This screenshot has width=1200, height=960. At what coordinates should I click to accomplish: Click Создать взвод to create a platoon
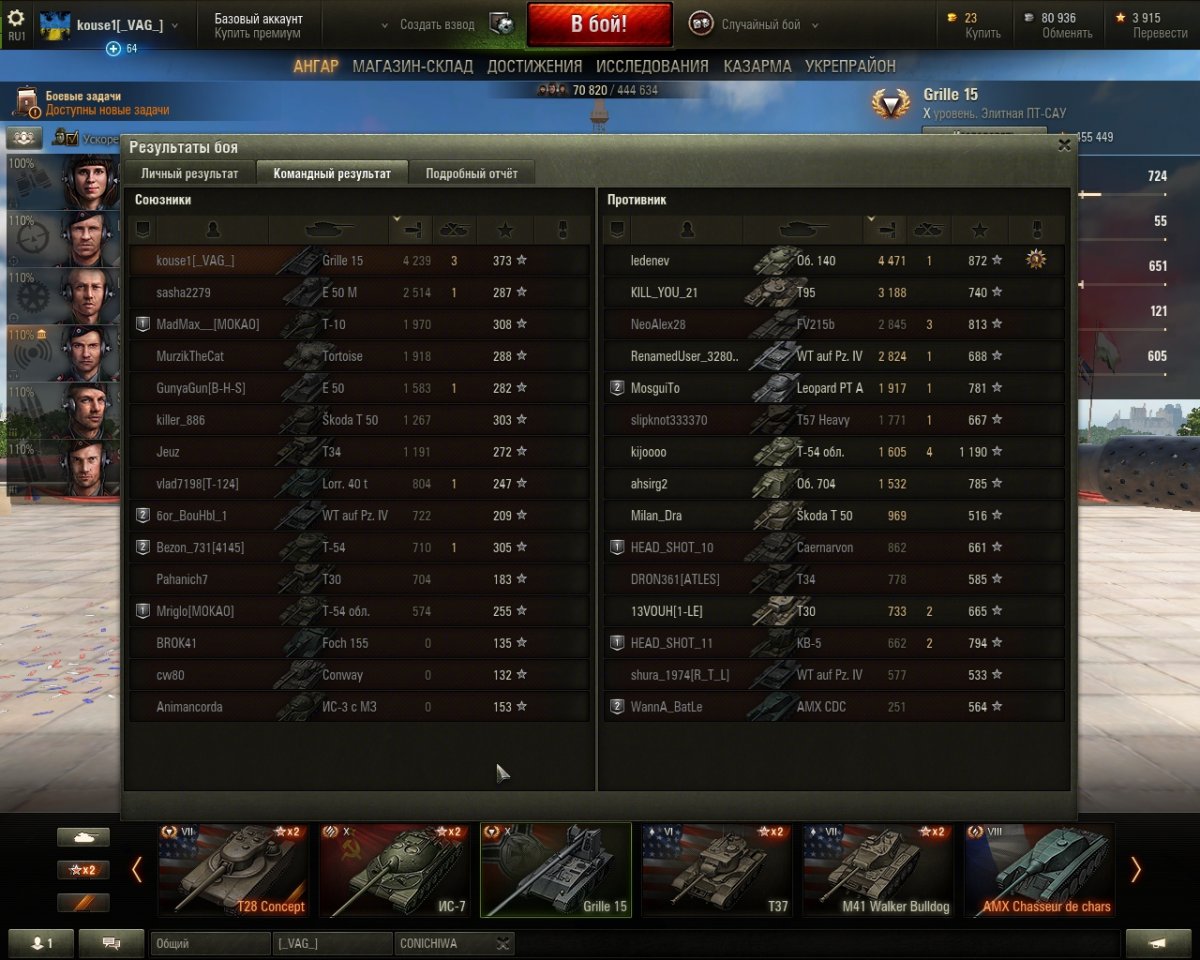[437, 25]
